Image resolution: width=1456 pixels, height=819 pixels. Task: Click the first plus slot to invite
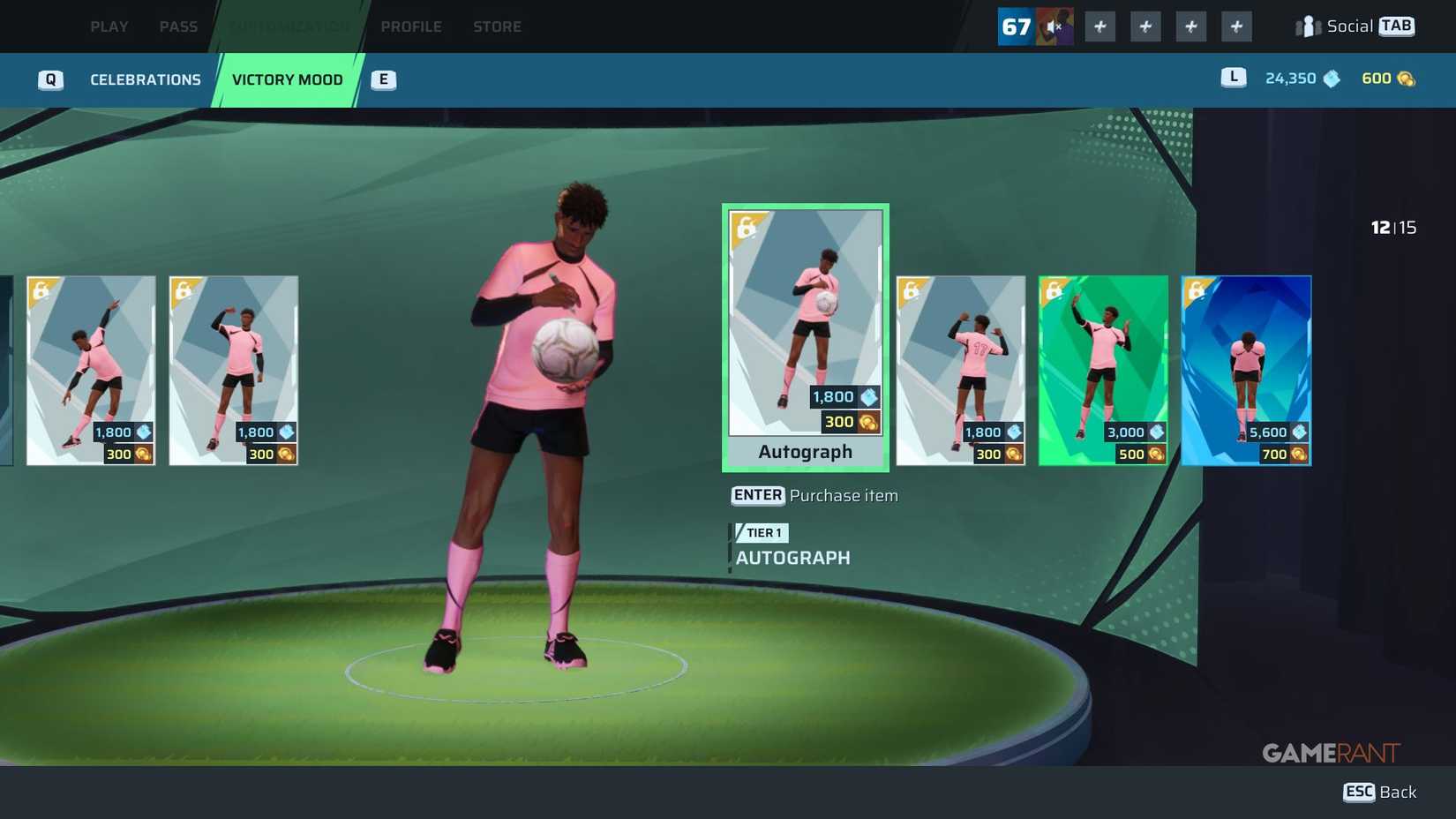pyautogui.click(x=1100, y=26)
